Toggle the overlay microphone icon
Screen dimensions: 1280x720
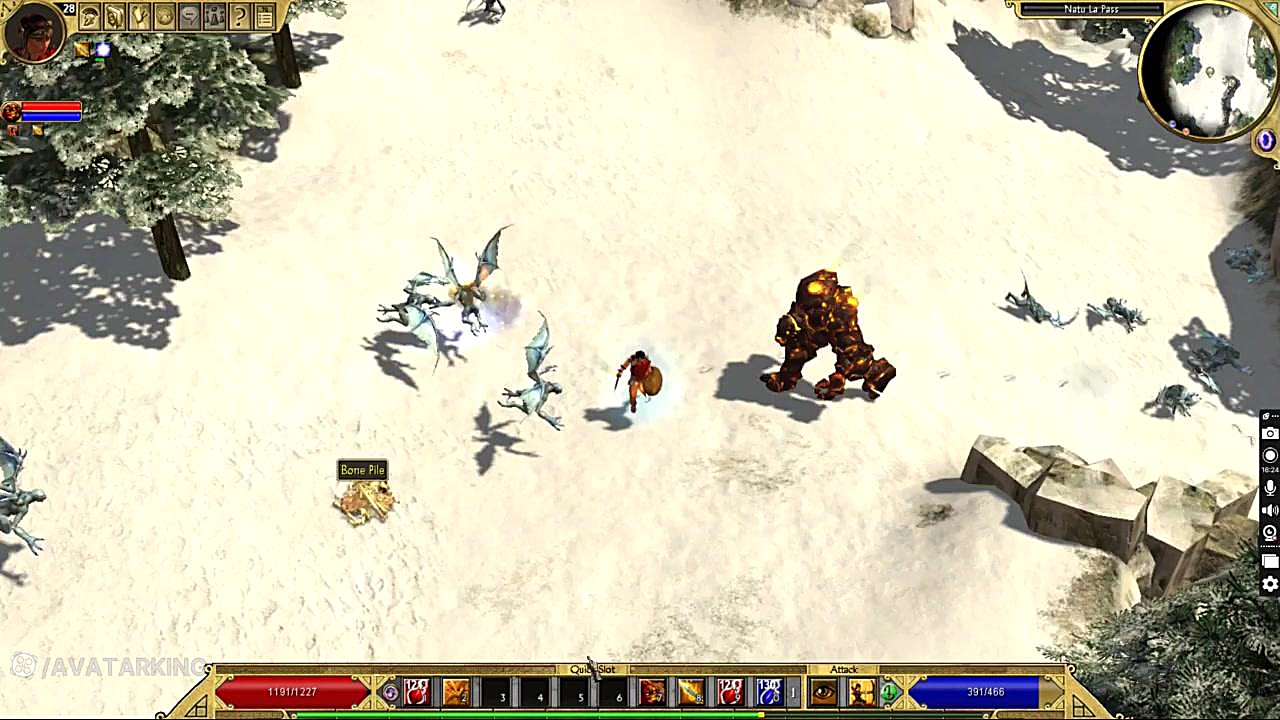point(1270,488)
